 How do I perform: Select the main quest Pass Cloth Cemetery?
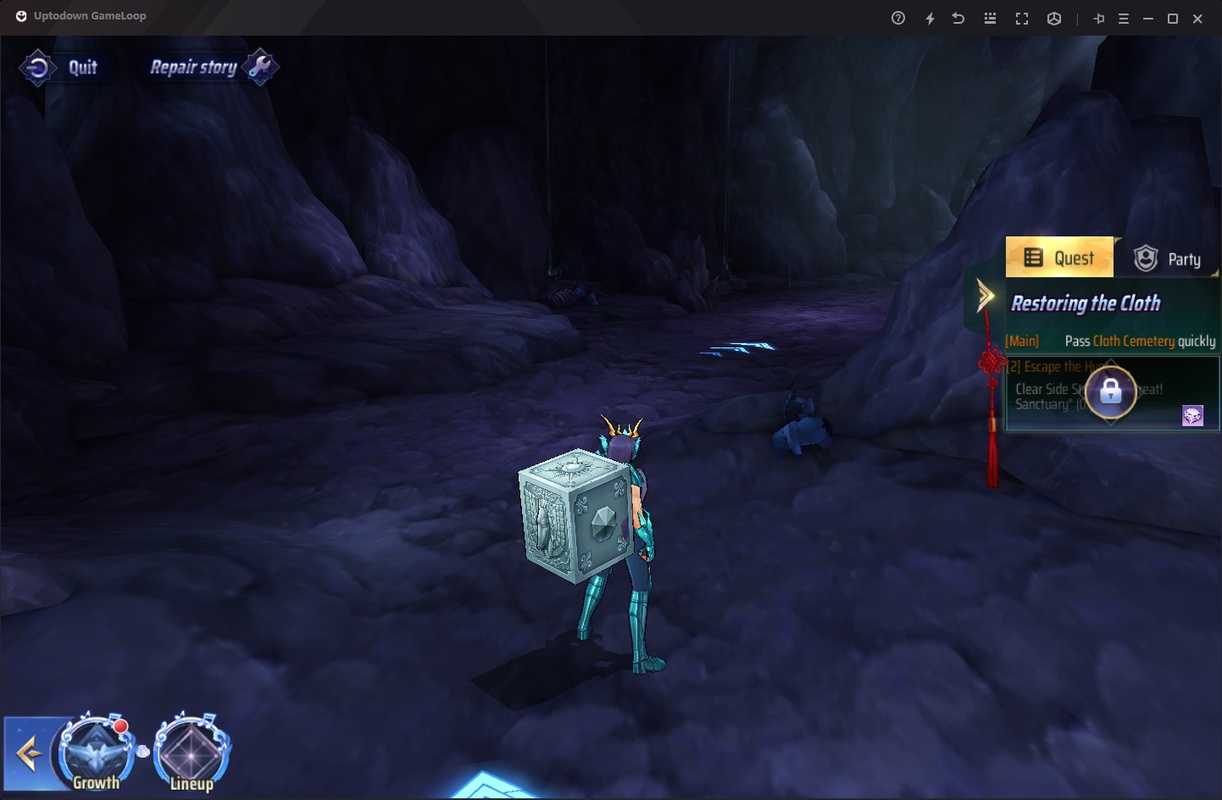click(x=1110, y=341)
